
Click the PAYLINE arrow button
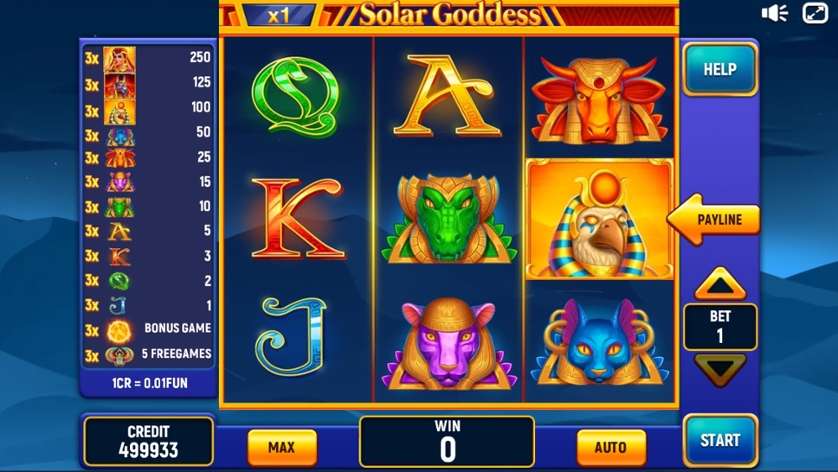coord(715,219)
